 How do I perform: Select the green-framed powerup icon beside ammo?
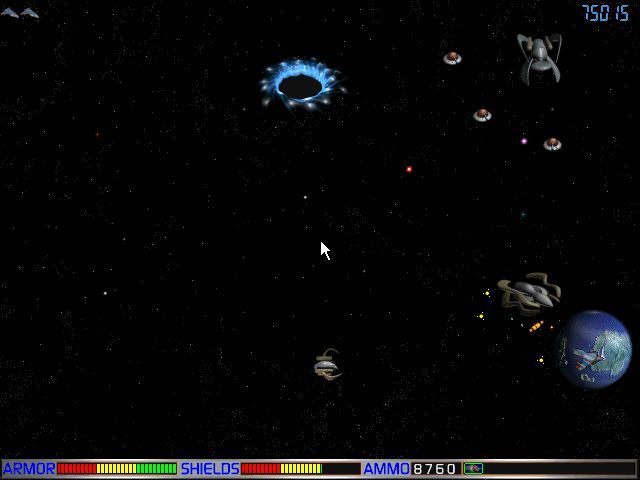(473, 468)
